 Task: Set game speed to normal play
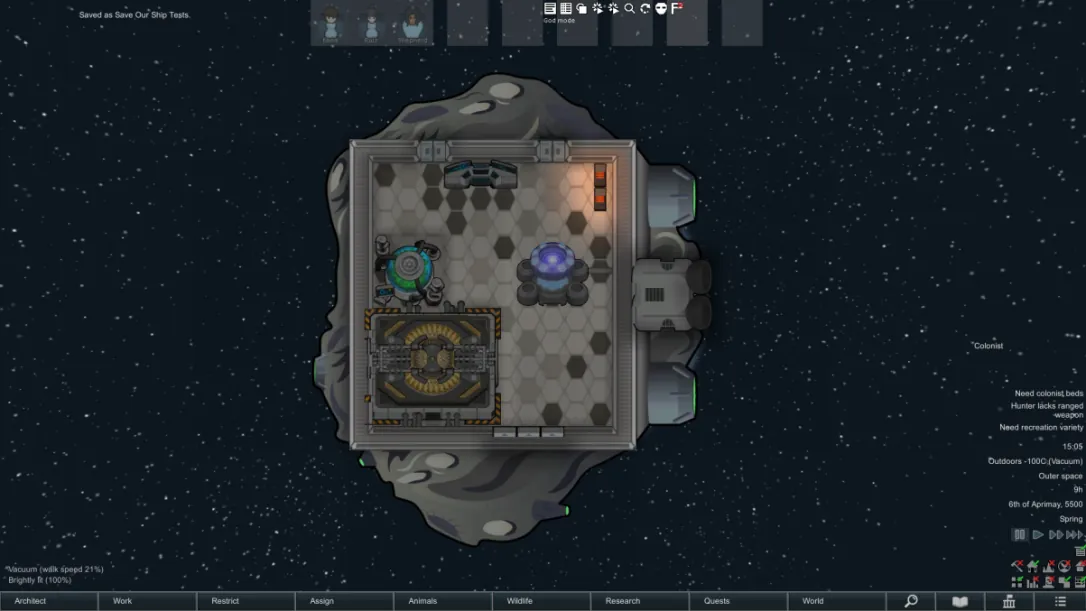(1038, 535)
